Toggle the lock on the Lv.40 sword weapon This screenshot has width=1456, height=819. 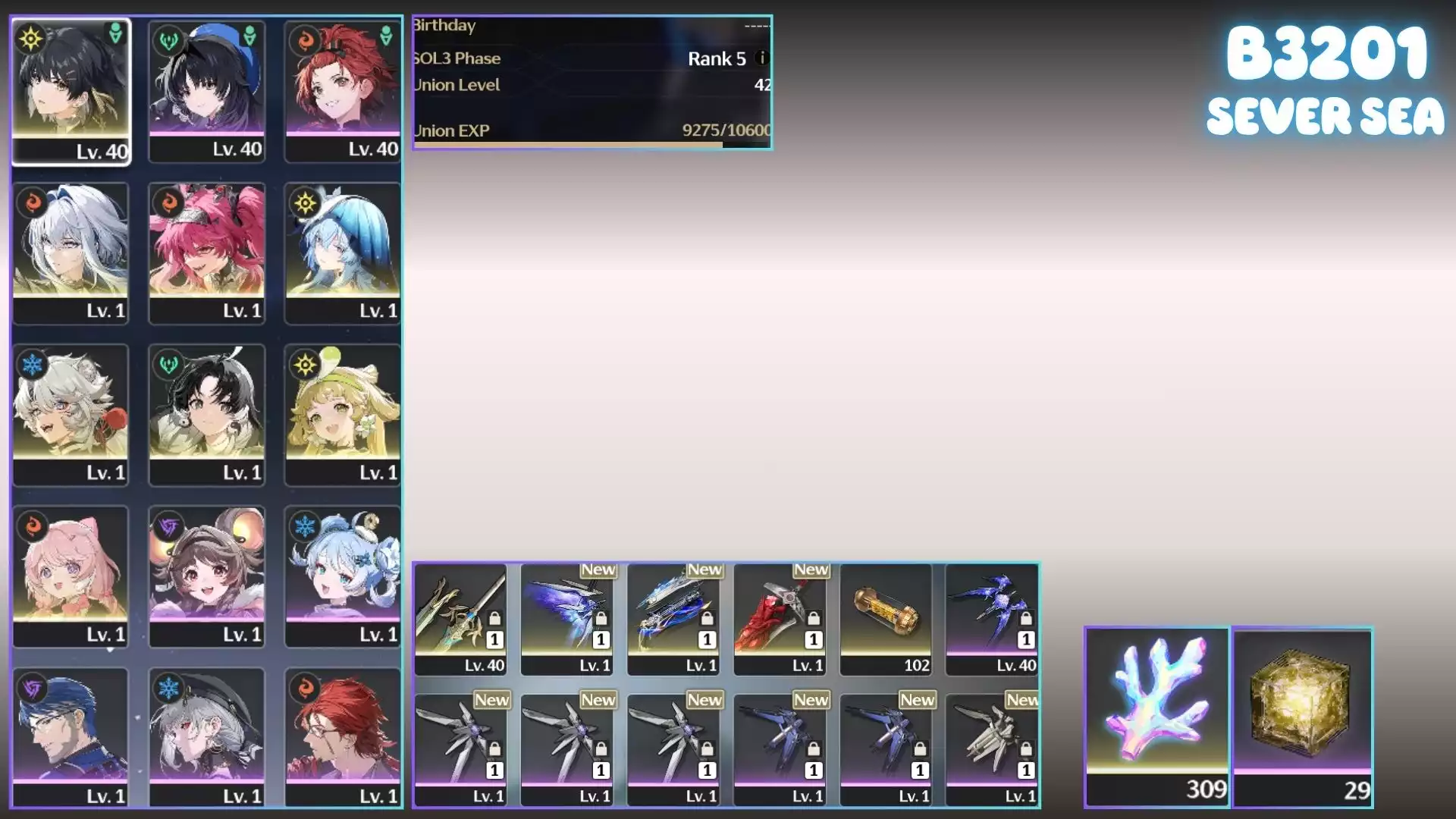[x=494, y=618]
